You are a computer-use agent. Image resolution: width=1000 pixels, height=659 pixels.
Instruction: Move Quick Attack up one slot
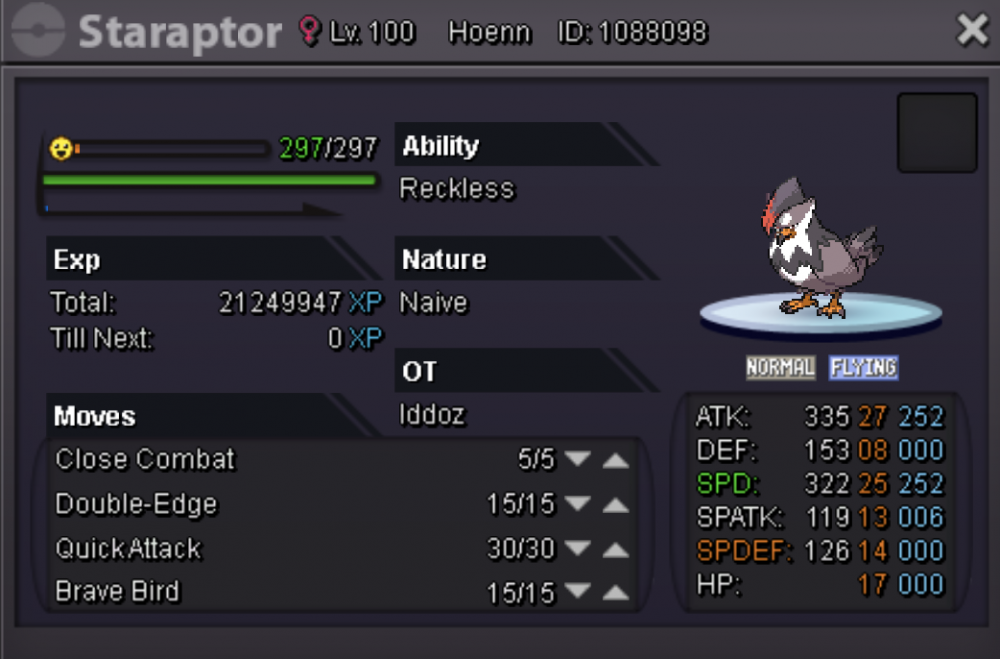(616, 549)
